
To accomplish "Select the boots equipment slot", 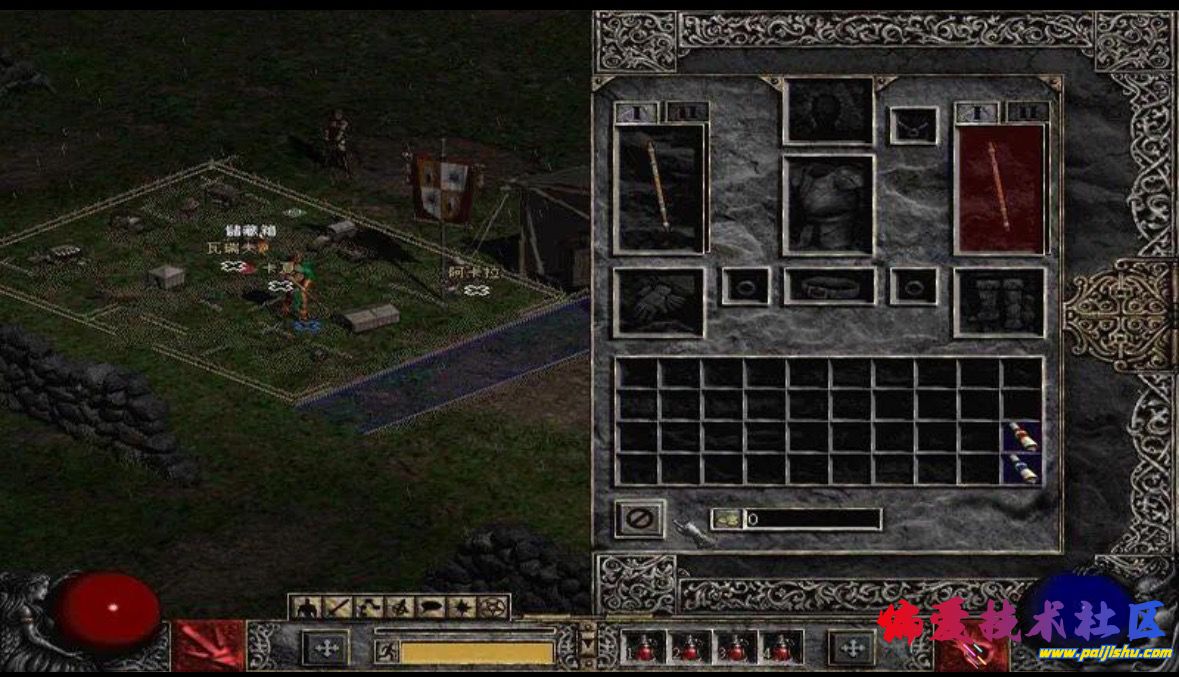I will pyautogui.click(x=1000, y=302).
